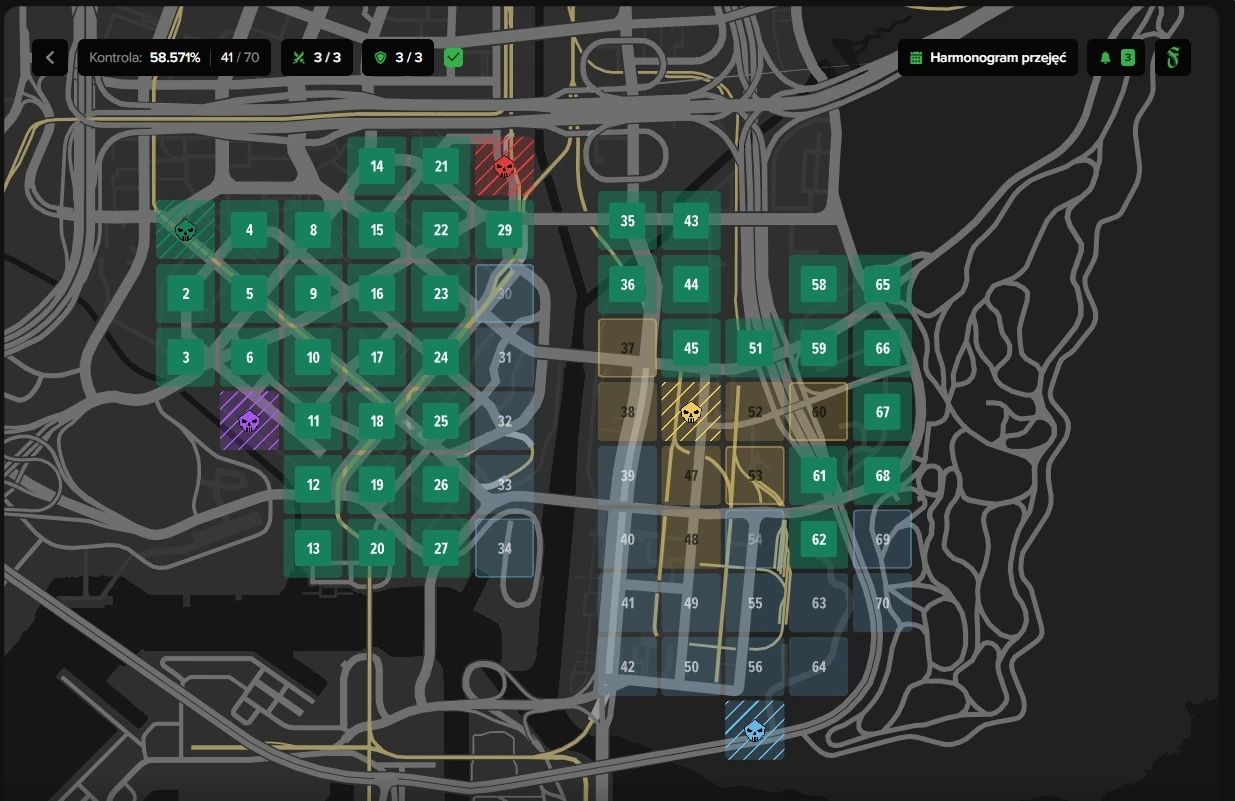Viewport: 1235px width, 801px height.
Task: Pick territory tile 69
Action: point(882,539)
